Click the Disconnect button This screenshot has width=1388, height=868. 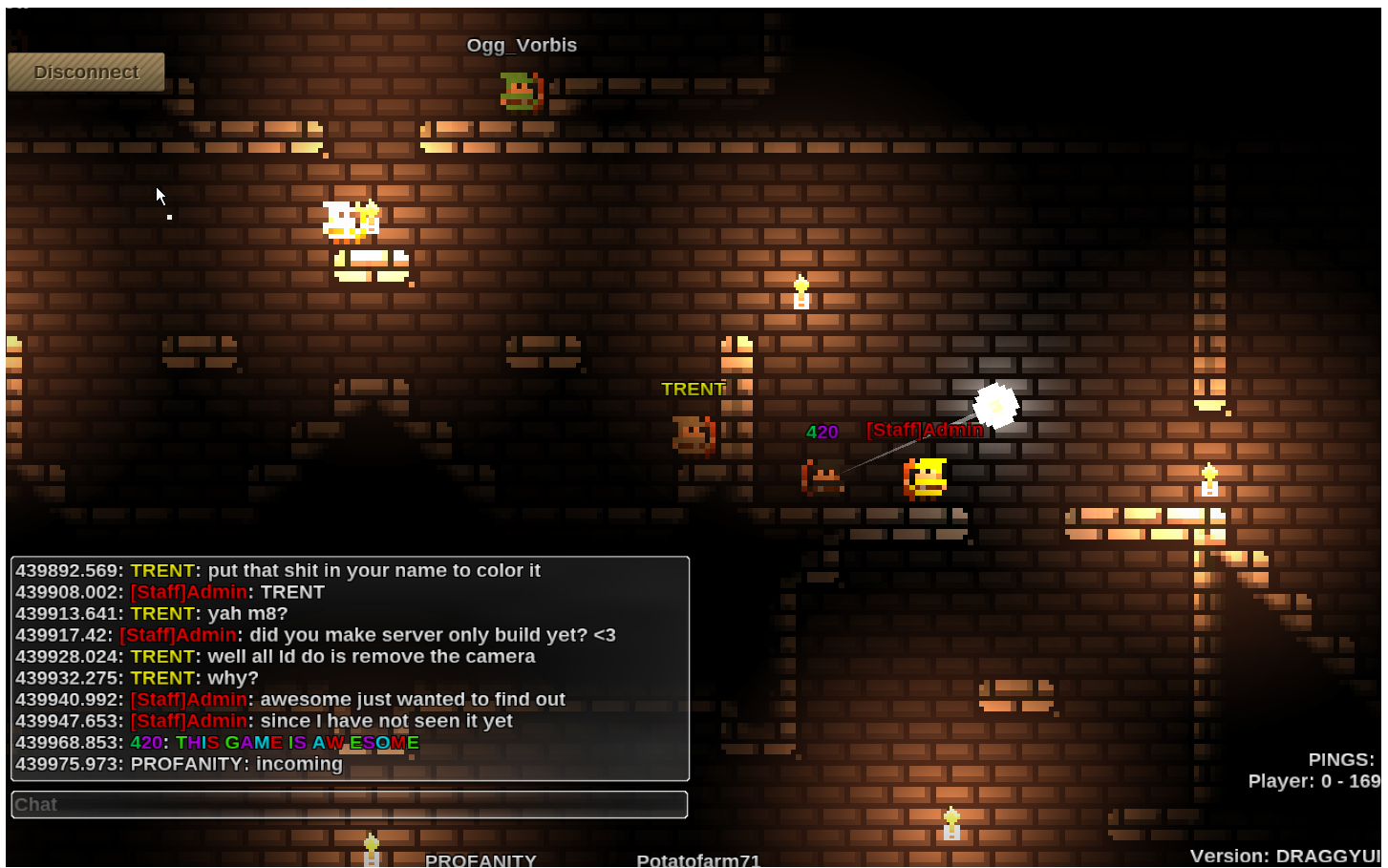86,73
